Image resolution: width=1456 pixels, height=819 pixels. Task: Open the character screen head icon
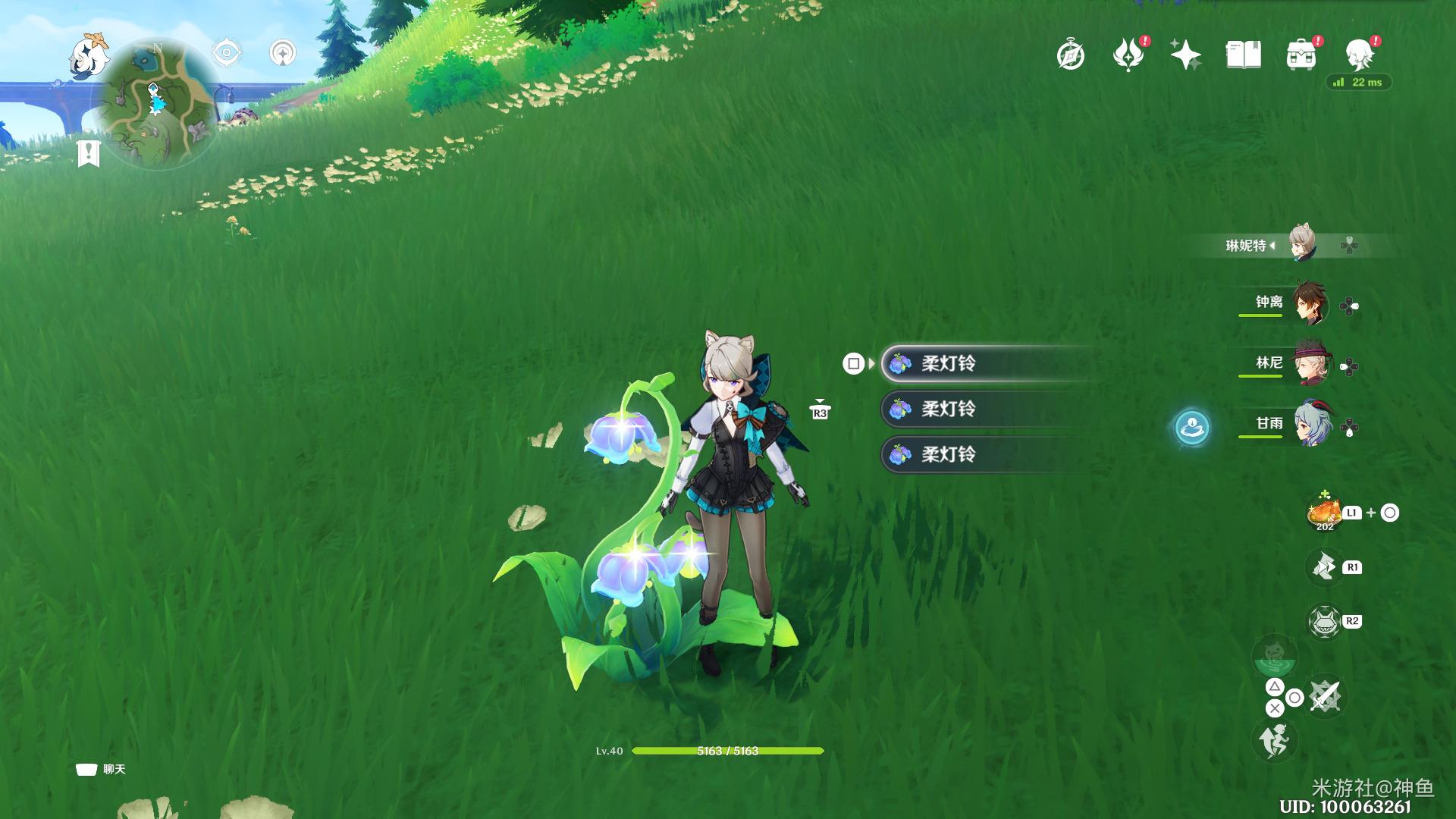tap(1359, 55)
